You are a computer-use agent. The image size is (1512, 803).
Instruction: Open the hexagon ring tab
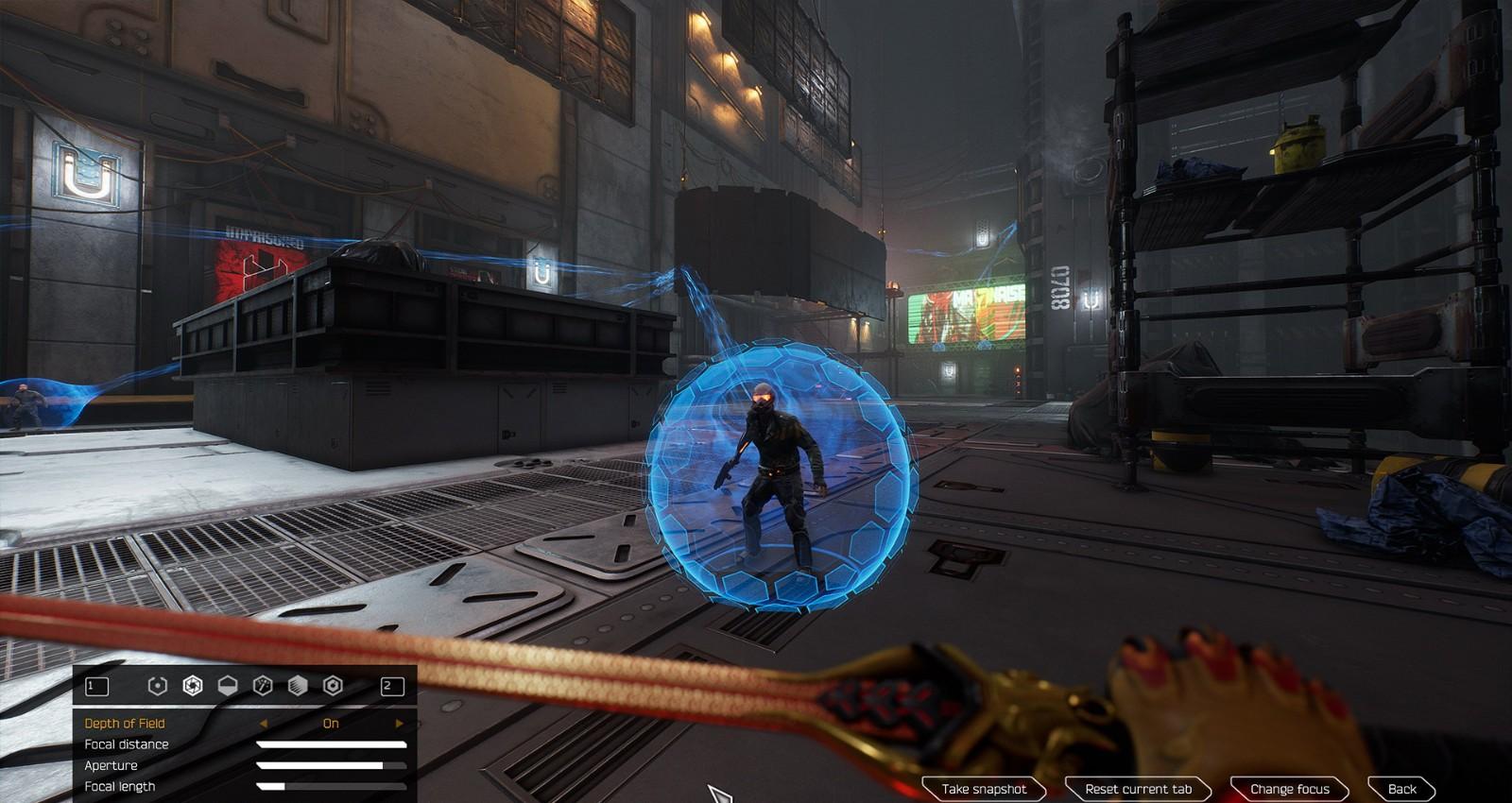click(x=333, y=686)
